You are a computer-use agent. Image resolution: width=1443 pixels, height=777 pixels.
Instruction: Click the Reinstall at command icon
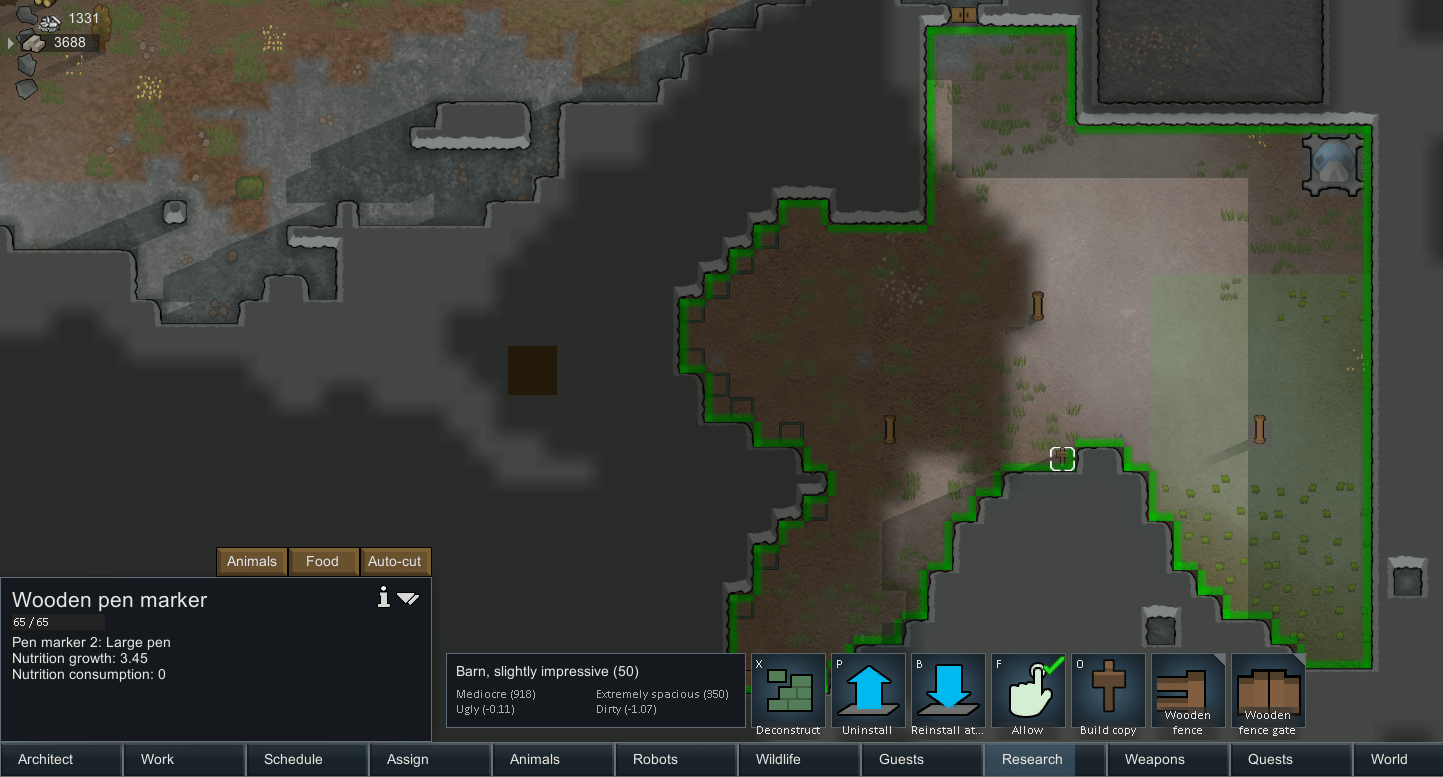pyautogui.click(x=947, y=690)
